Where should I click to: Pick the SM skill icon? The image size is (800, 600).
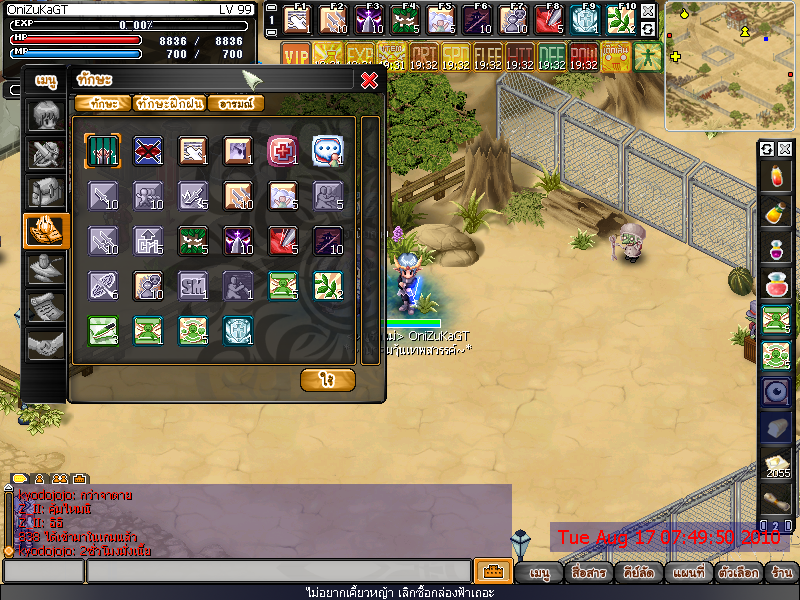tap(191, 285)
